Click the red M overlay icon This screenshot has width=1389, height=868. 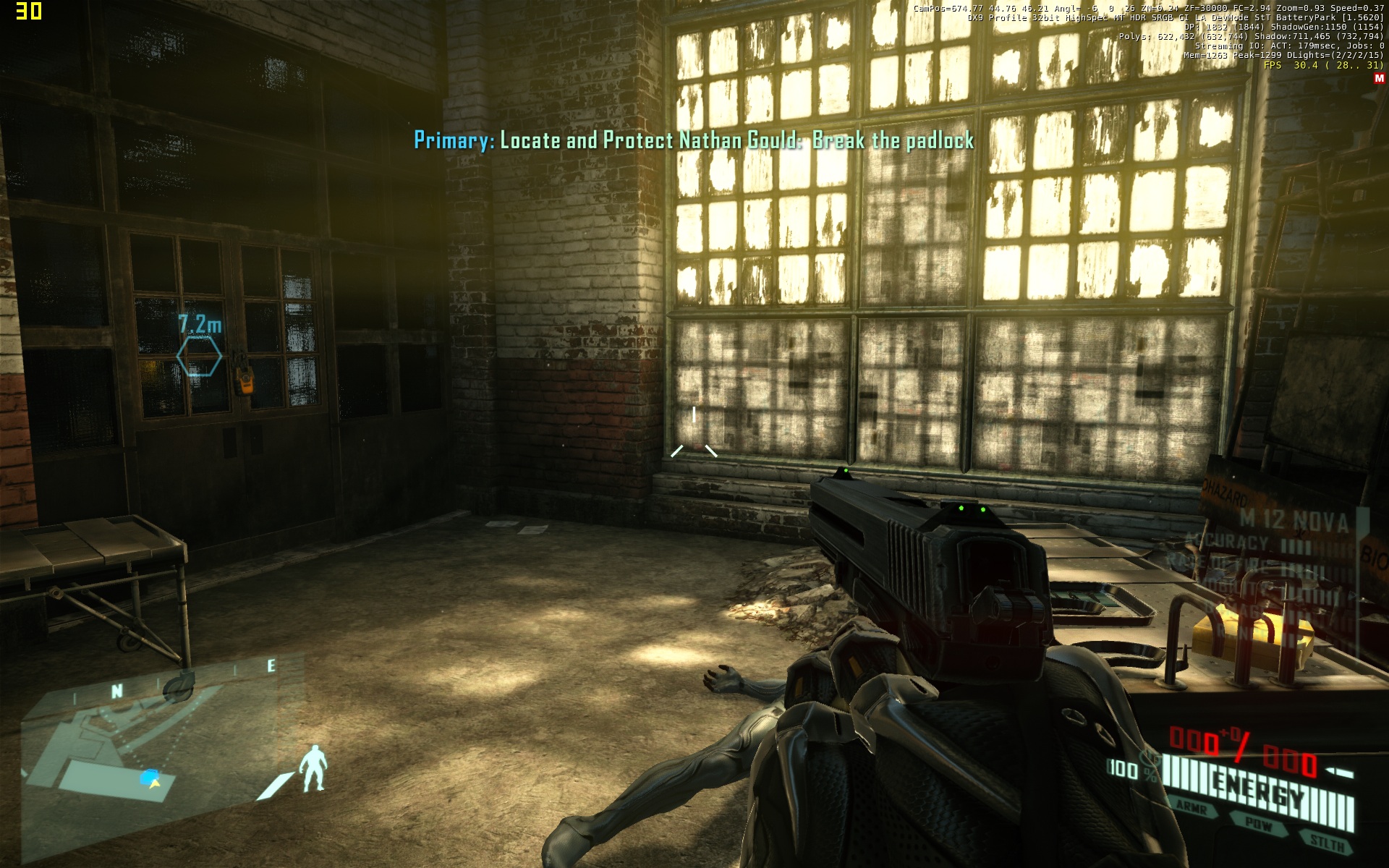click(1378, 79)
